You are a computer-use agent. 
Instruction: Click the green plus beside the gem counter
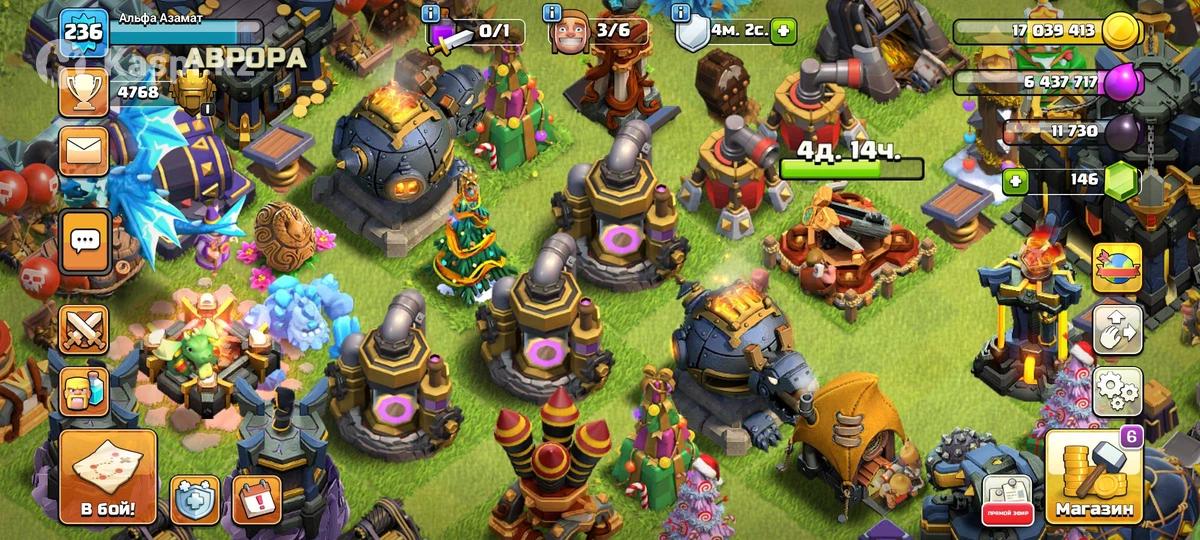point(1017,181)
